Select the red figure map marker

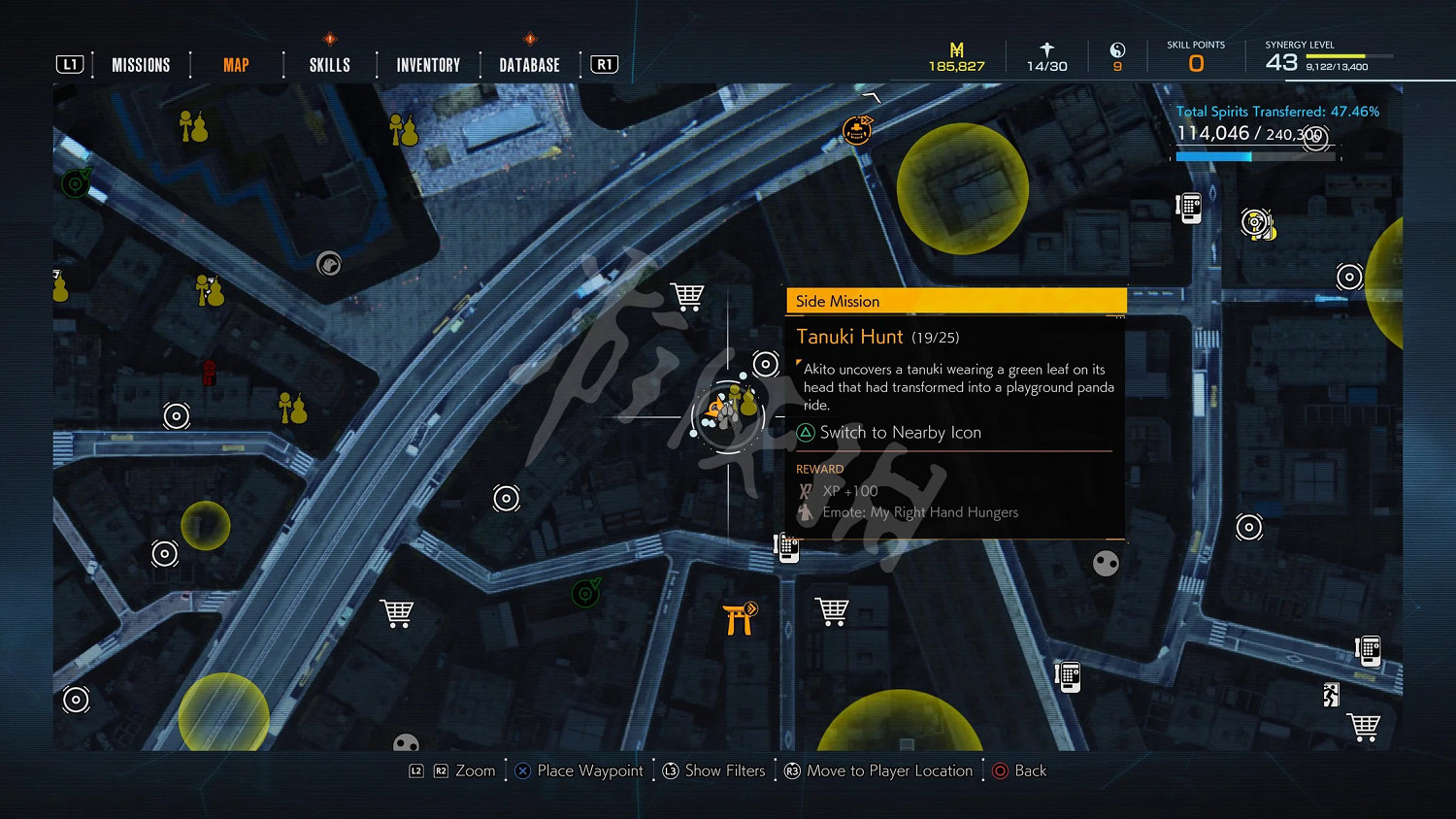point(209,372)
